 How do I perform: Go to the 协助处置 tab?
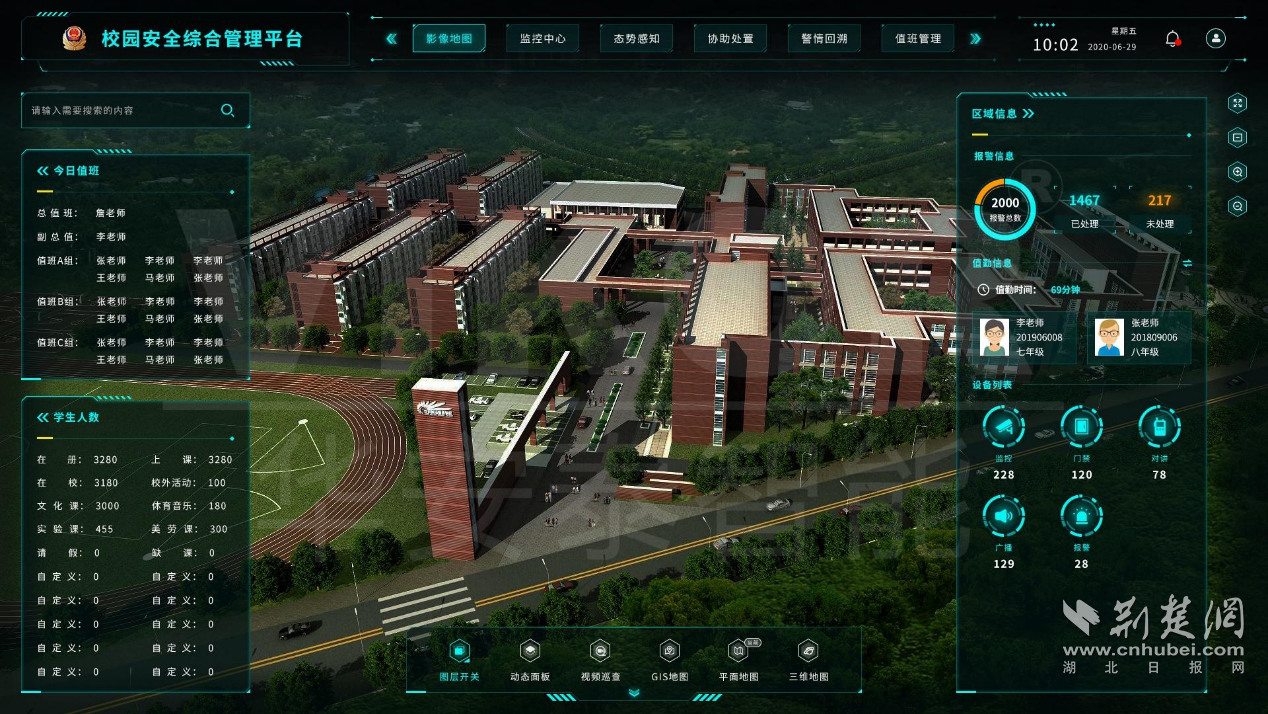click(x=731, y=39)
